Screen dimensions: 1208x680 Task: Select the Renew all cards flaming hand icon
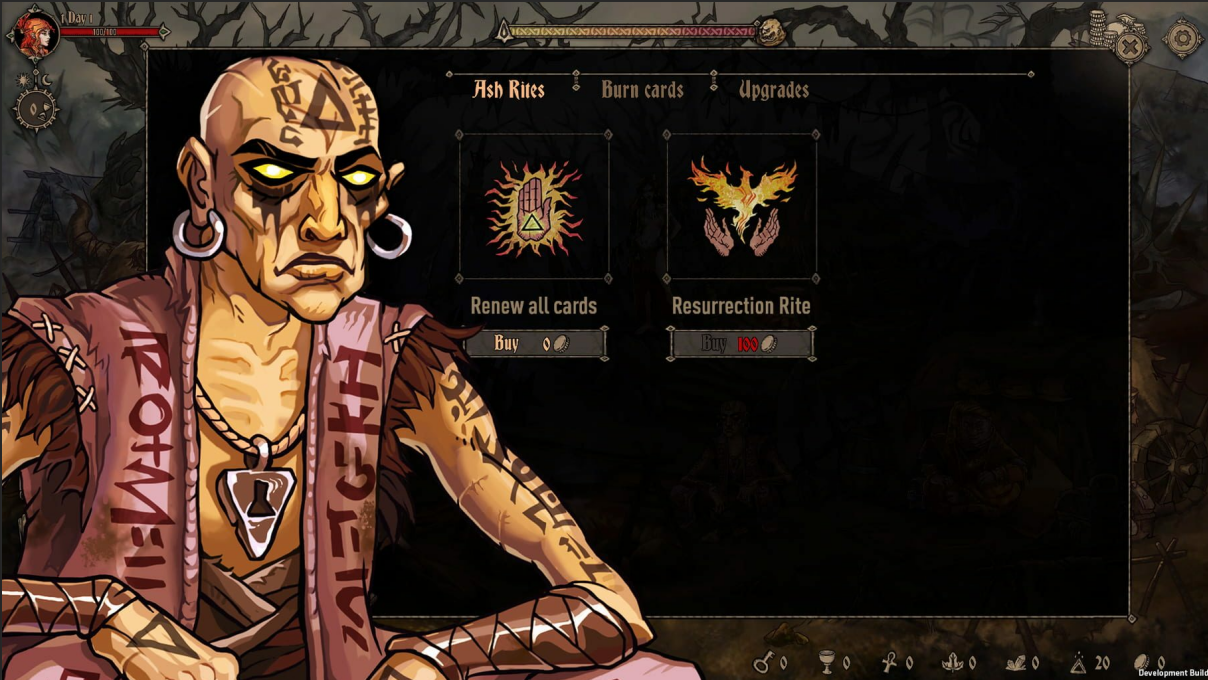click(x=534, y=207)
